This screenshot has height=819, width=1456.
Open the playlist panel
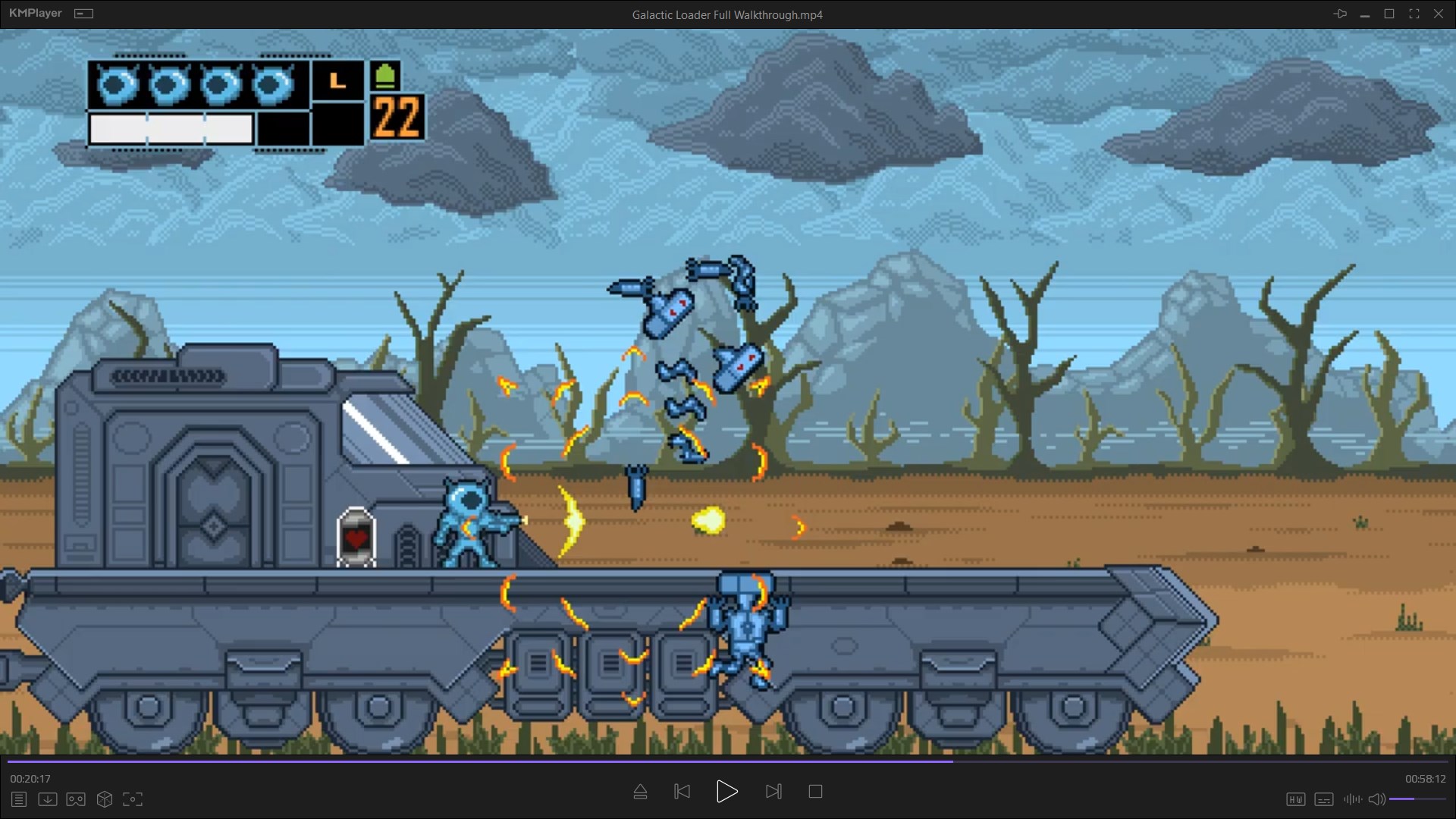coord(18,799)
